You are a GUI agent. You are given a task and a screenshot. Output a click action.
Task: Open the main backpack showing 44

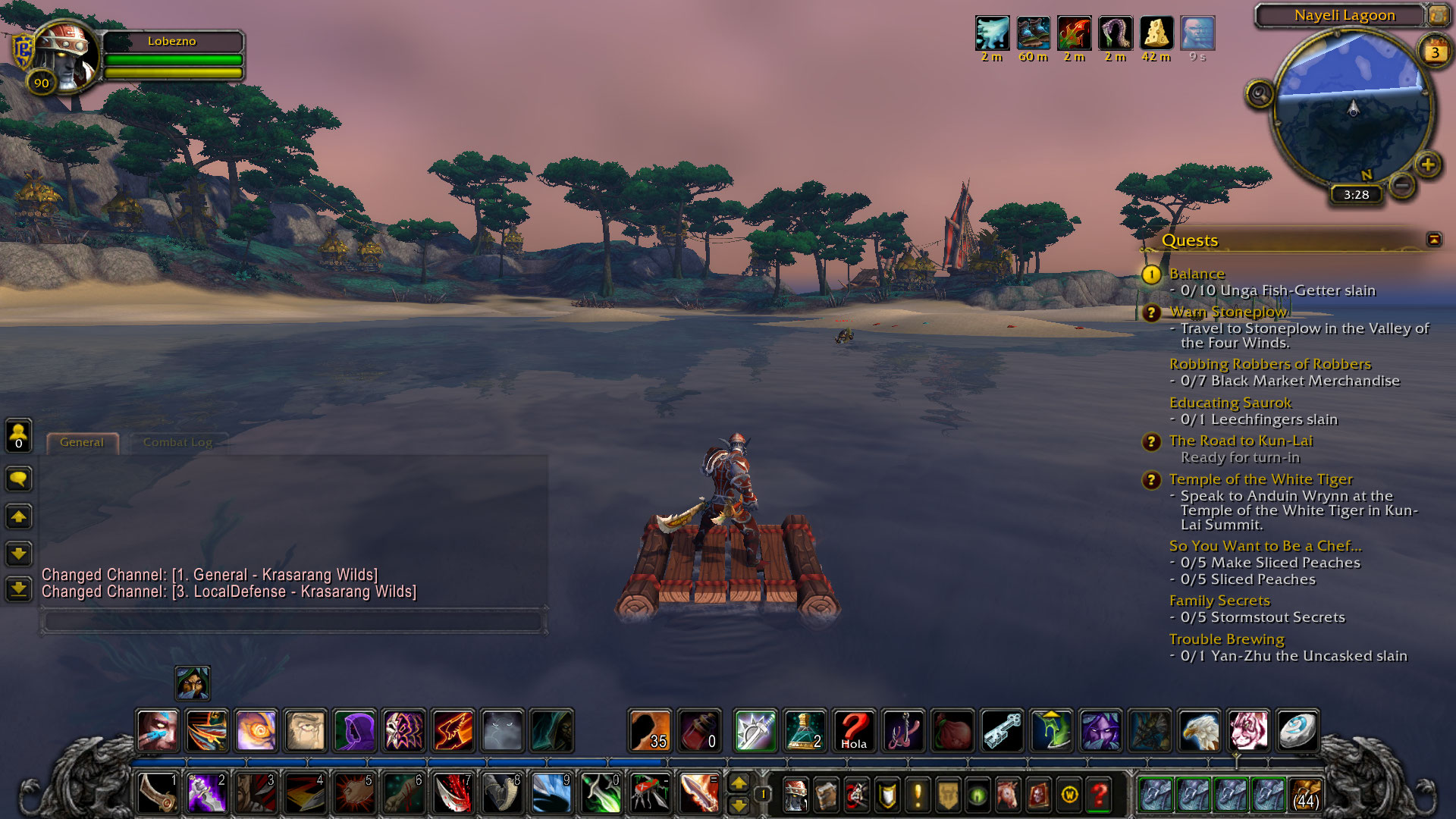click(x=1305, y=794)
